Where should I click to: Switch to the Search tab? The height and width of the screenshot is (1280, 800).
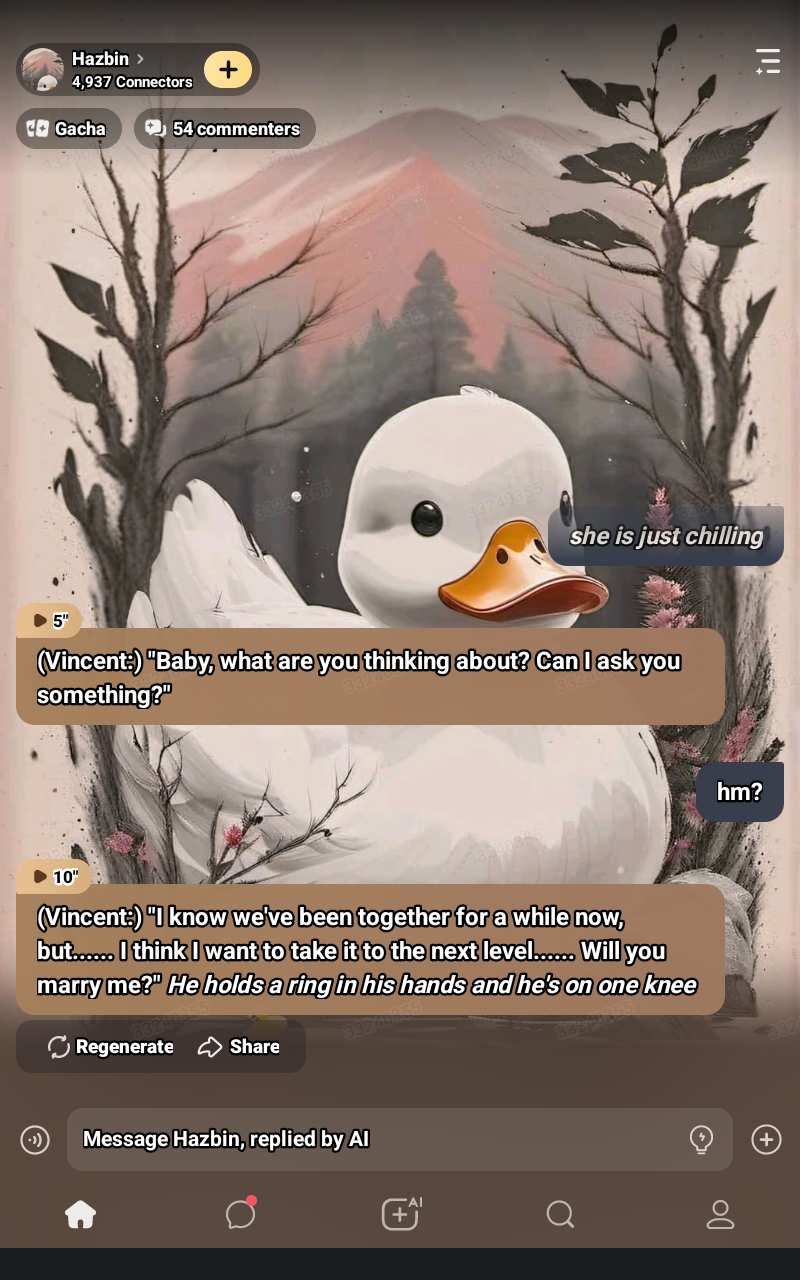(560, 1214)
